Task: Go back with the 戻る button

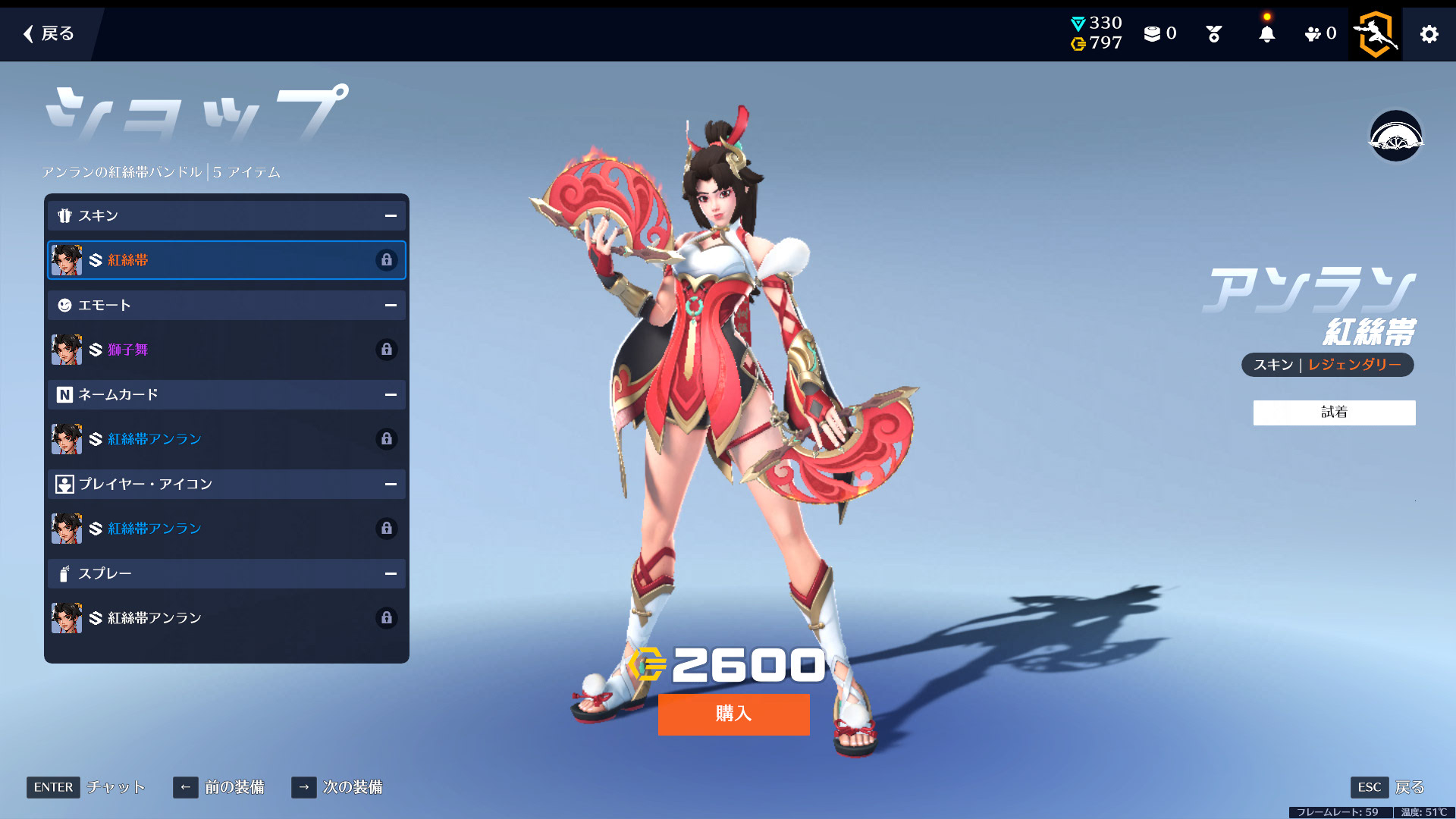Action: pos(49,33)
